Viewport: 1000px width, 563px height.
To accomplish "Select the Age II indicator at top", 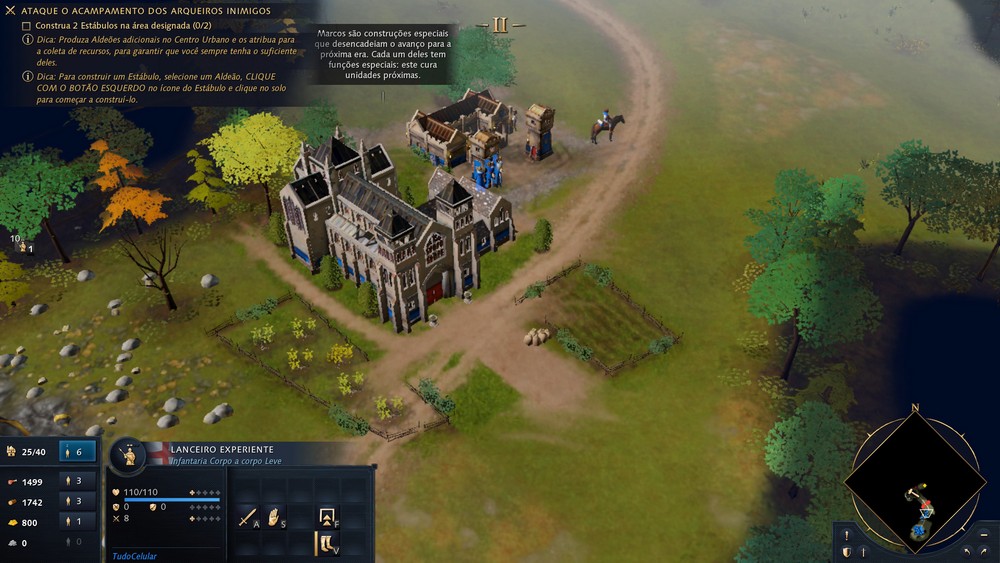I will [500, 25].
